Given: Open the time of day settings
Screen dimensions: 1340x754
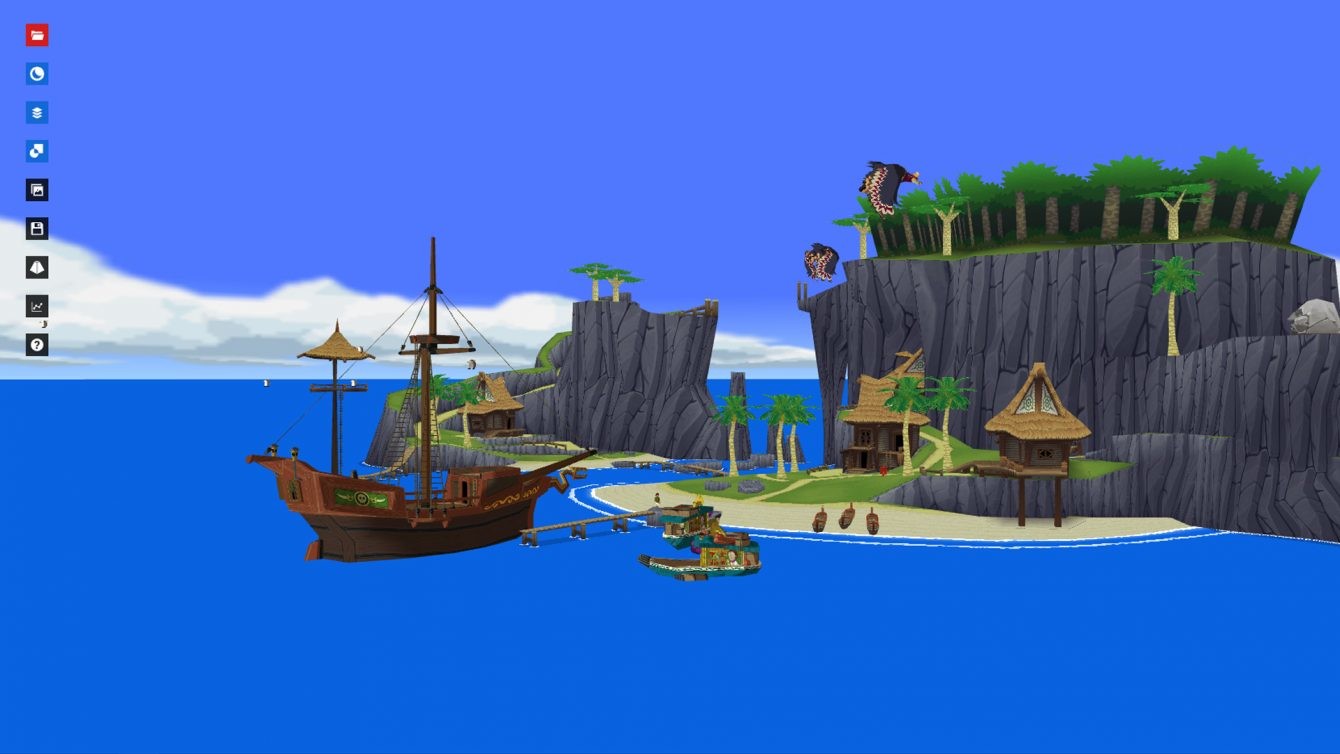Looking at the screenshot, I should click(x=37, y=74).
